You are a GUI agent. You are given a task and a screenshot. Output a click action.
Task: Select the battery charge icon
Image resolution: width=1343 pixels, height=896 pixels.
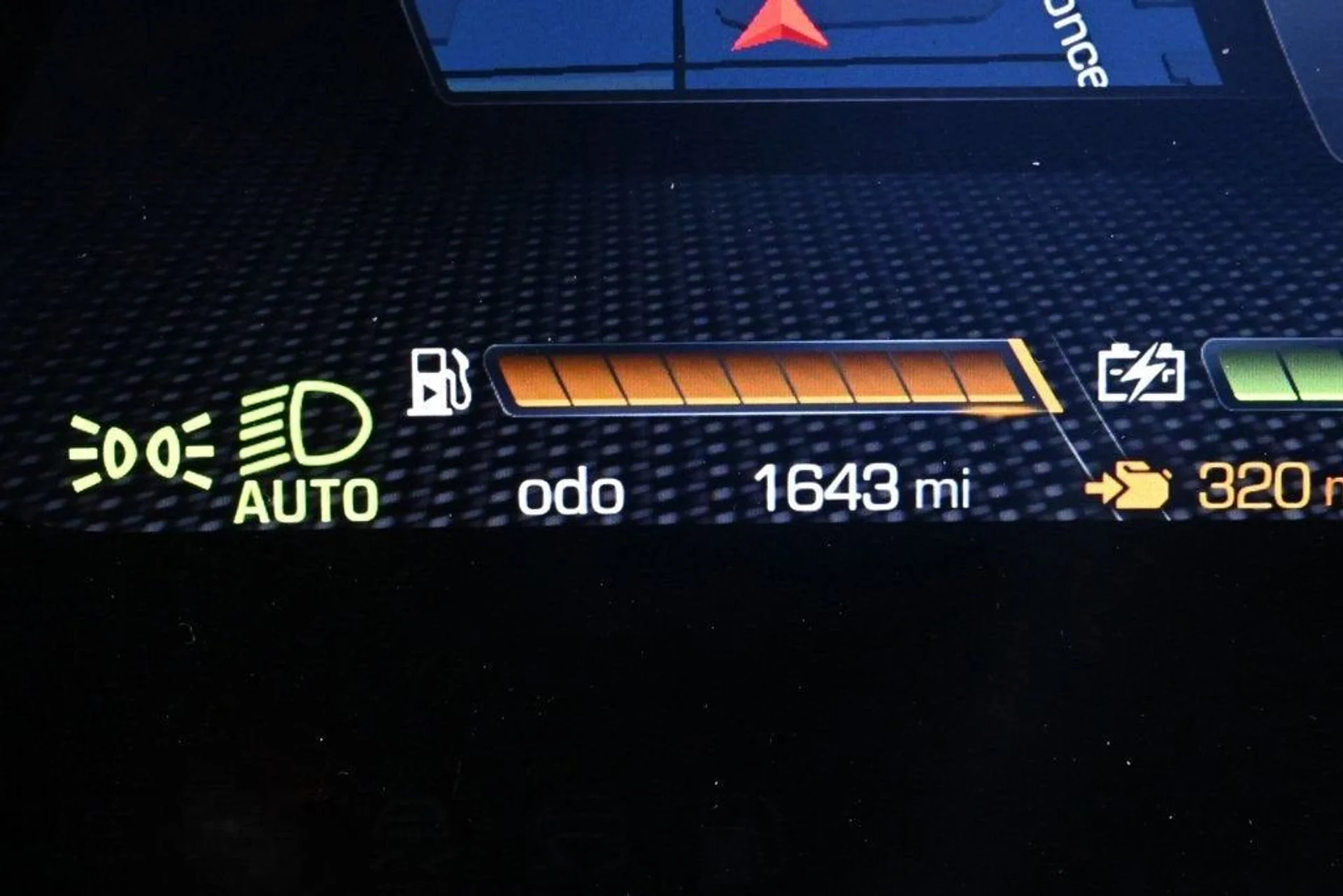pyautogui.click(x=1141, y=372)
